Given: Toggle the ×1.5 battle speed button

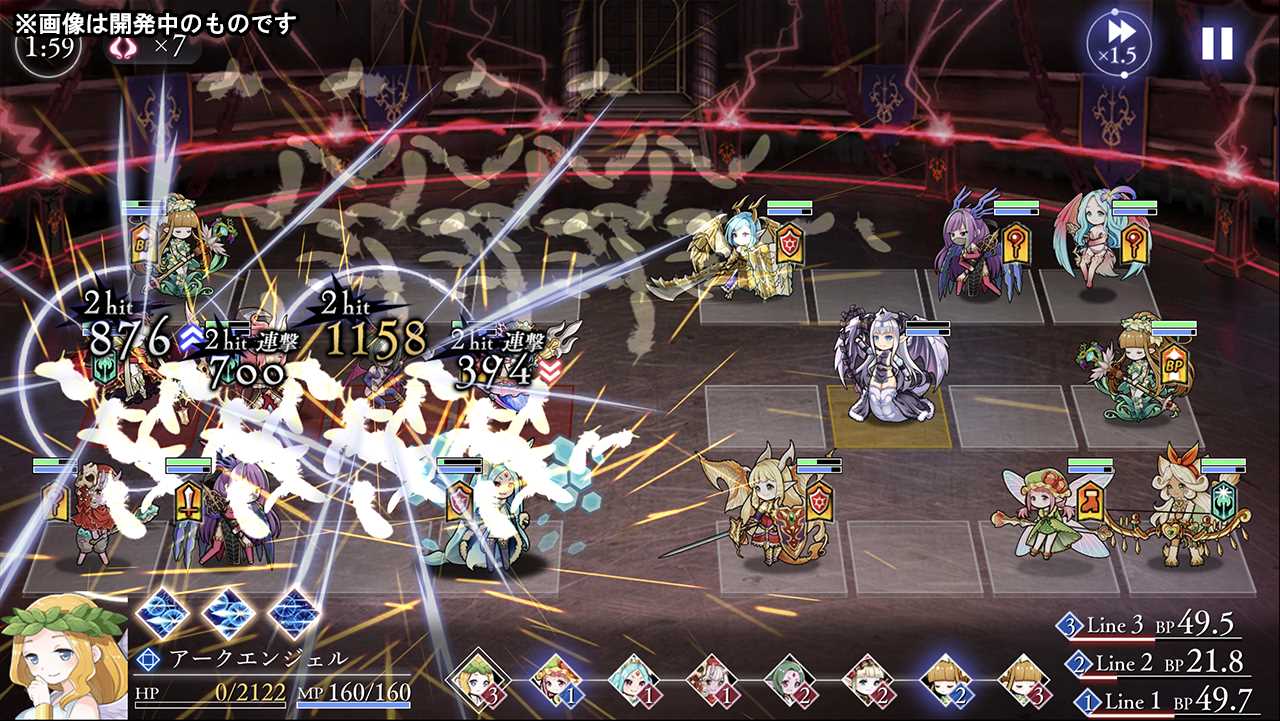Looking at the screenshot, I should [x=1119, y=42].
